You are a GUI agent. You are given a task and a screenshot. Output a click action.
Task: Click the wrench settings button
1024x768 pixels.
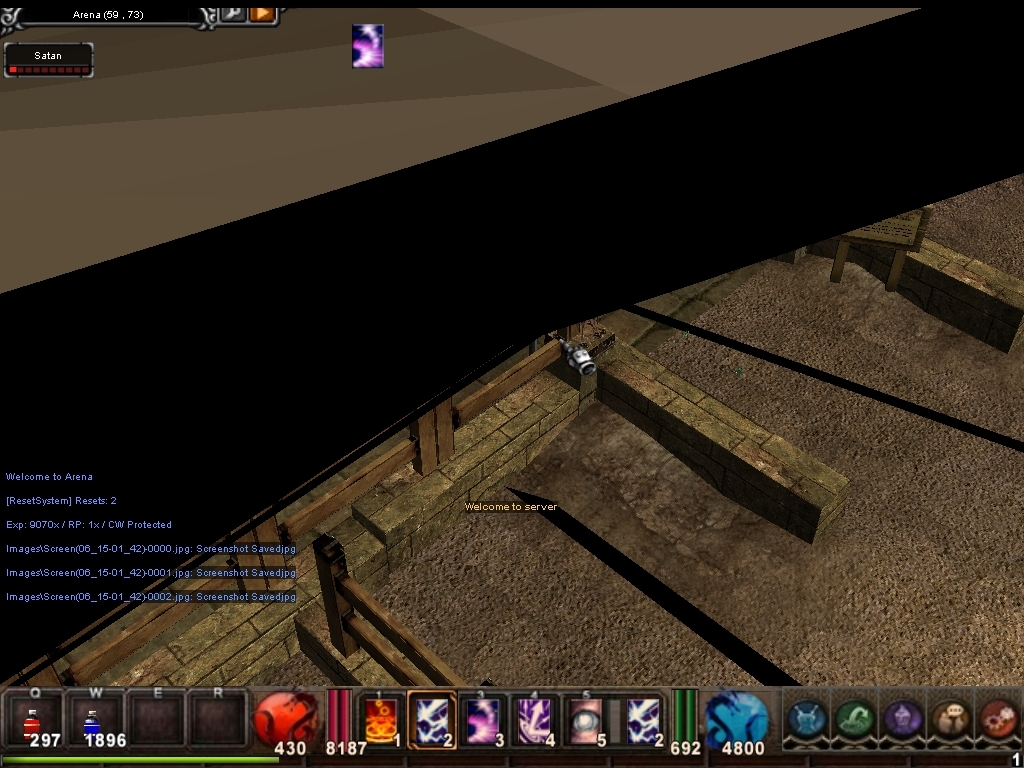233,13
